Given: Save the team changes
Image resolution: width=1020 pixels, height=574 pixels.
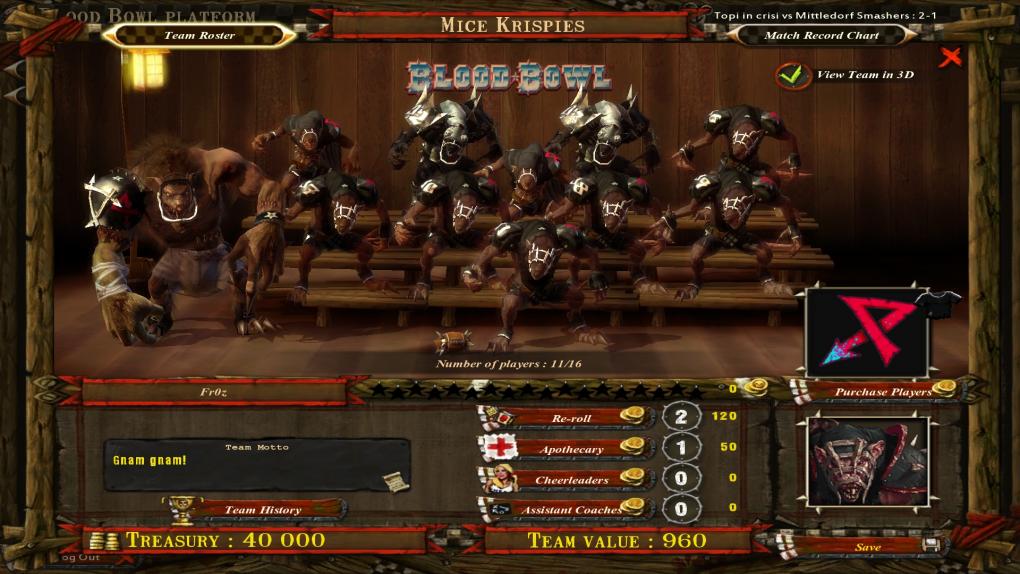Looking at the screenshot, I should click(866, 546).
